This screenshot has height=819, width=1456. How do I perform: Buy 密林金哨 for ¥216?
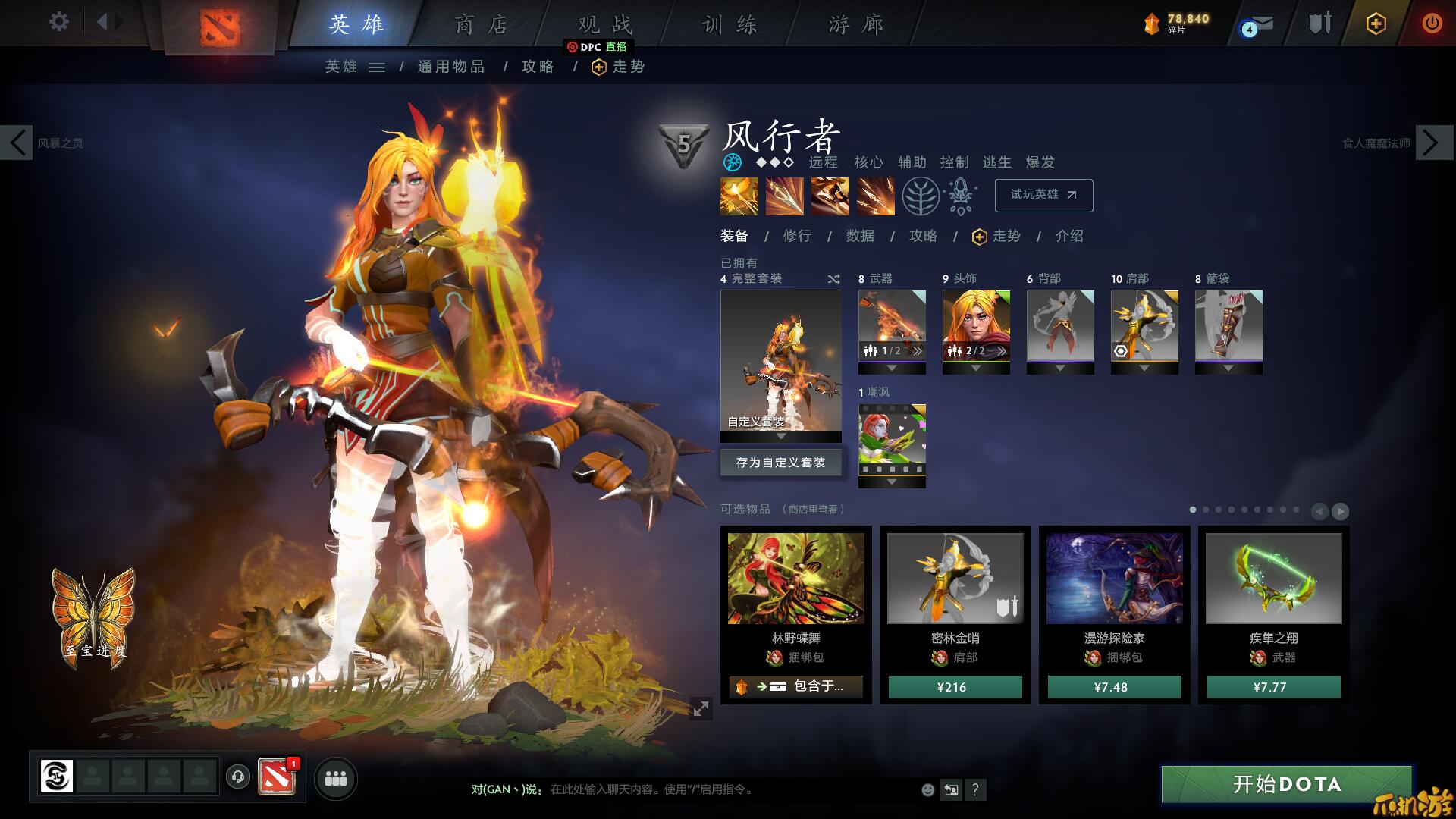pos(955,687)
